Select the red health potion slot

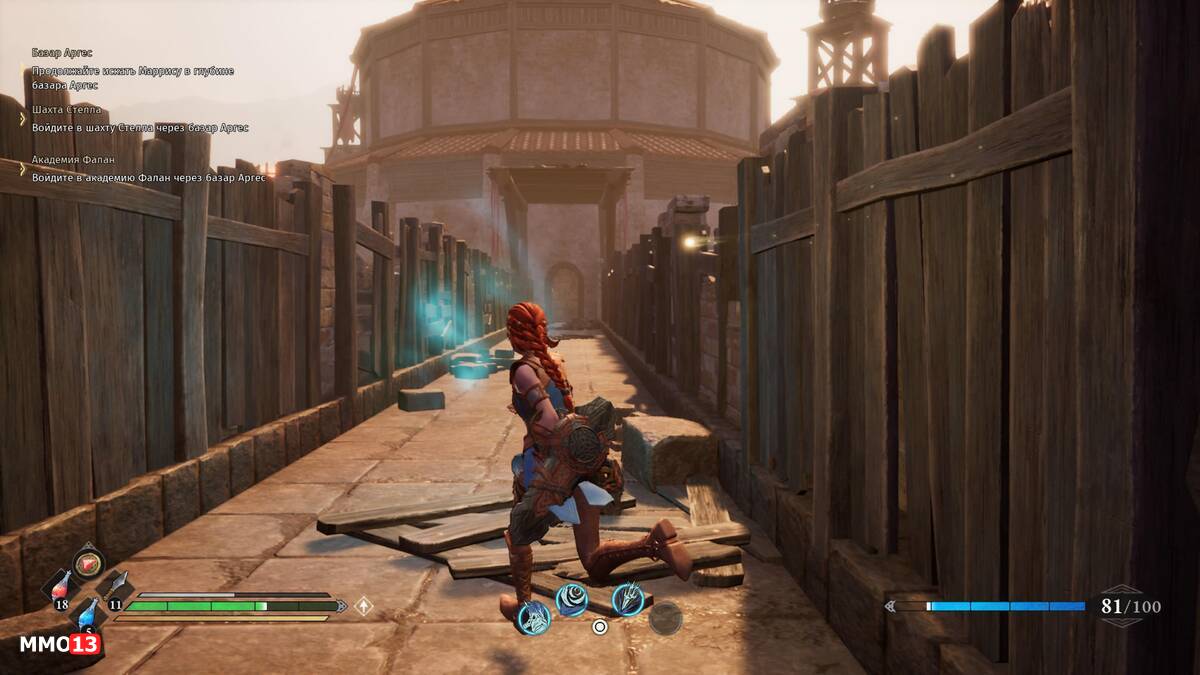pyautogui.click(x=60, y=588)
